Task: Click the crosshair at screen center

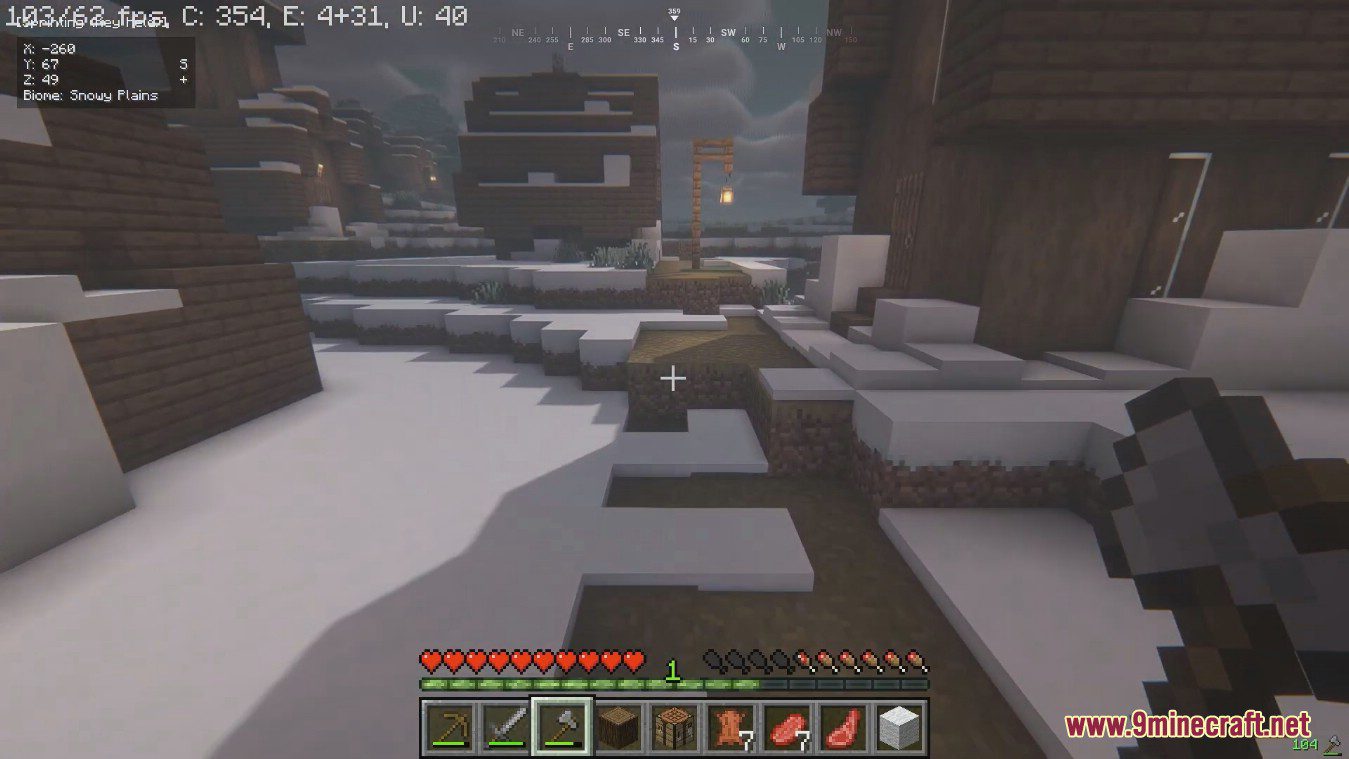Action: [672, 379]
